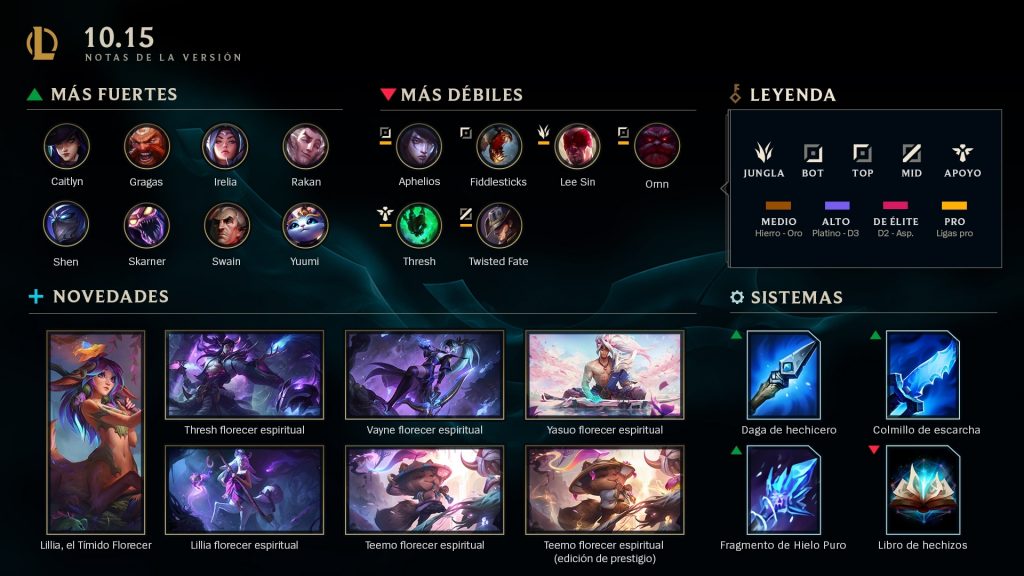Select the Aphelios champion portrait
The image size is (1024, 576).
(x=419, y=147)
